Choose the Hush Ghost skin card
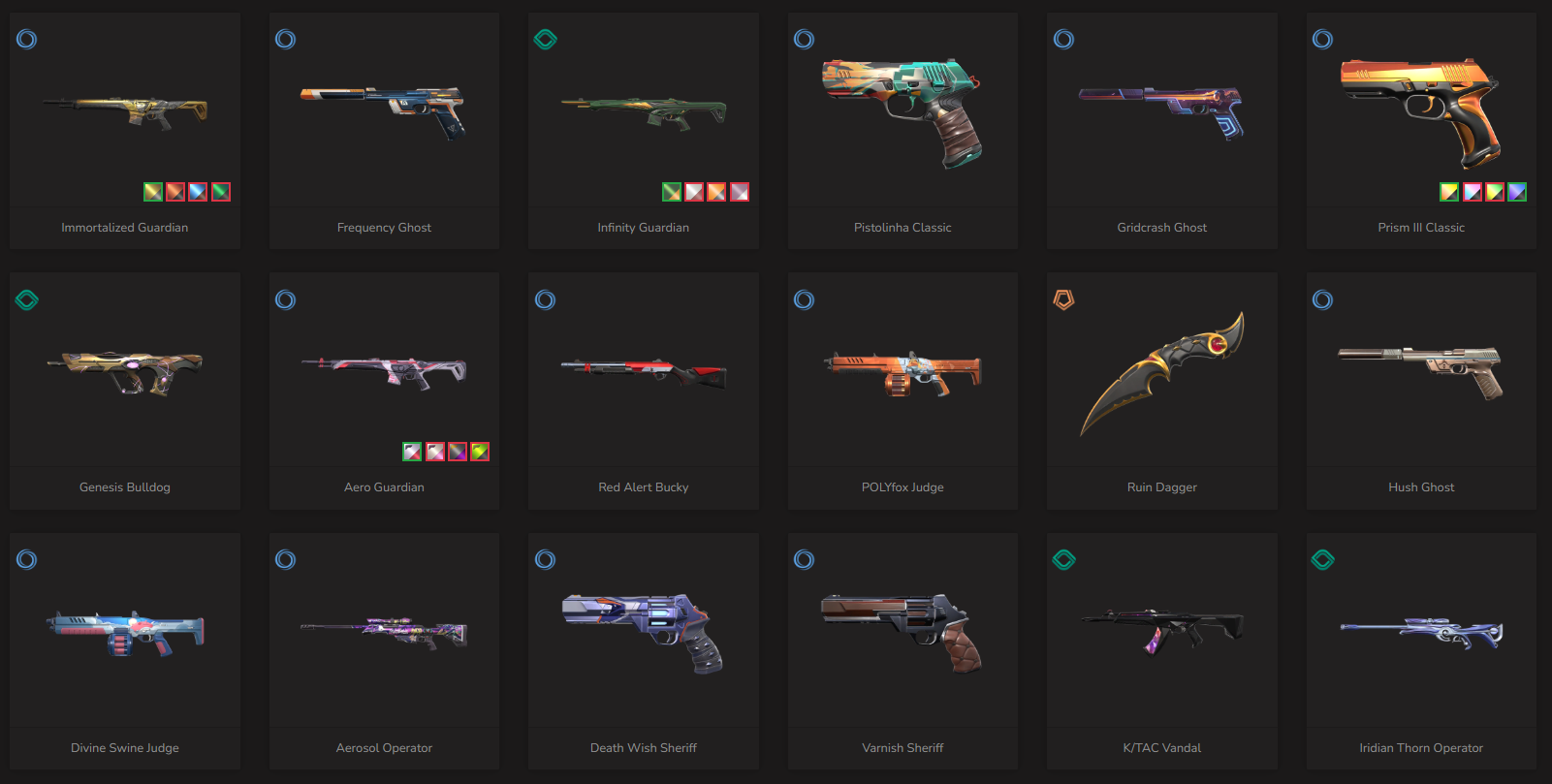Image resolution: width=1552 pixels, height=784 pixels. 1421,378
